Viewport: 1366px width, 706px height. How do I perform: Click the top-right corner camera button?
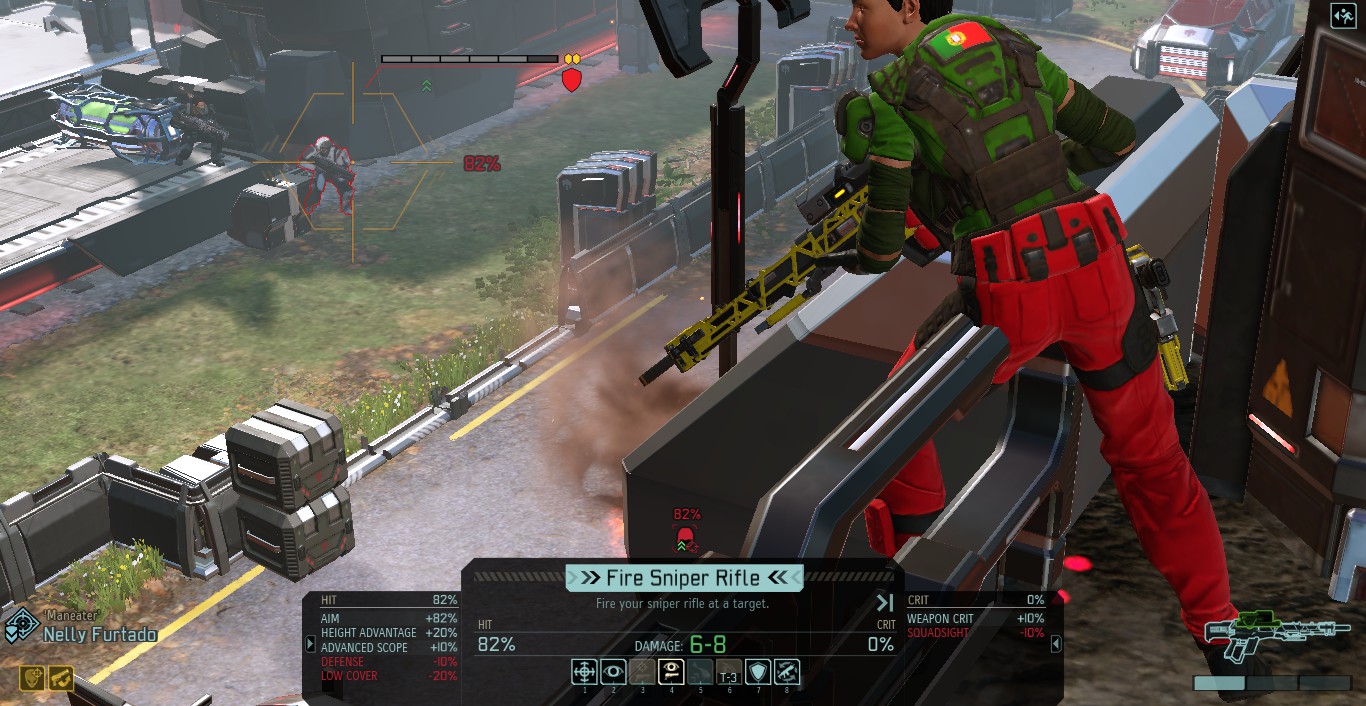pos(1343,17)
